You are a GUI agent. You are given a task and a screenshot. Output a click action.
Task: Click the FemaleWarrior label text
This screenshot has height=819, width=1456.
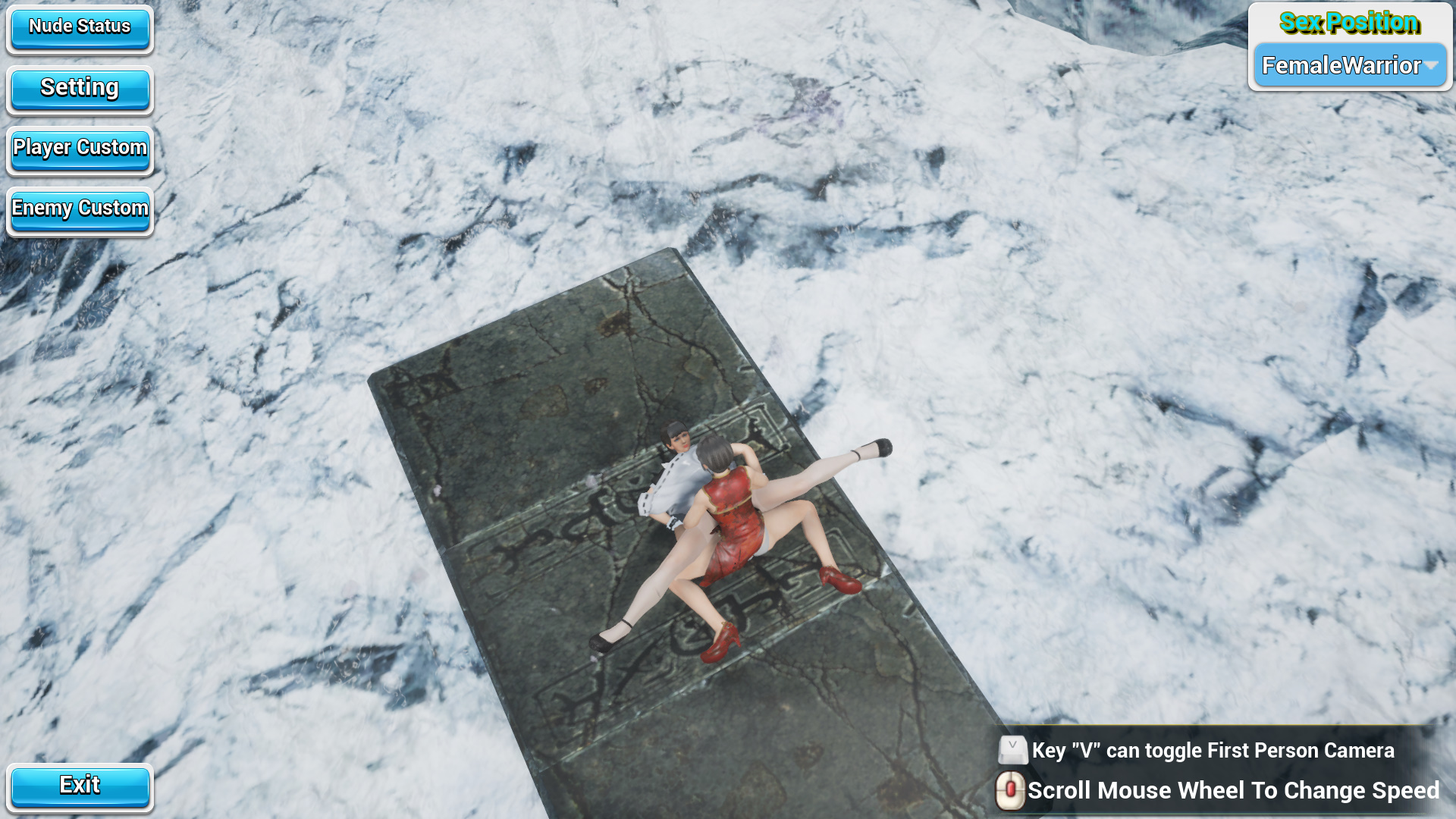pos(1341,65)
